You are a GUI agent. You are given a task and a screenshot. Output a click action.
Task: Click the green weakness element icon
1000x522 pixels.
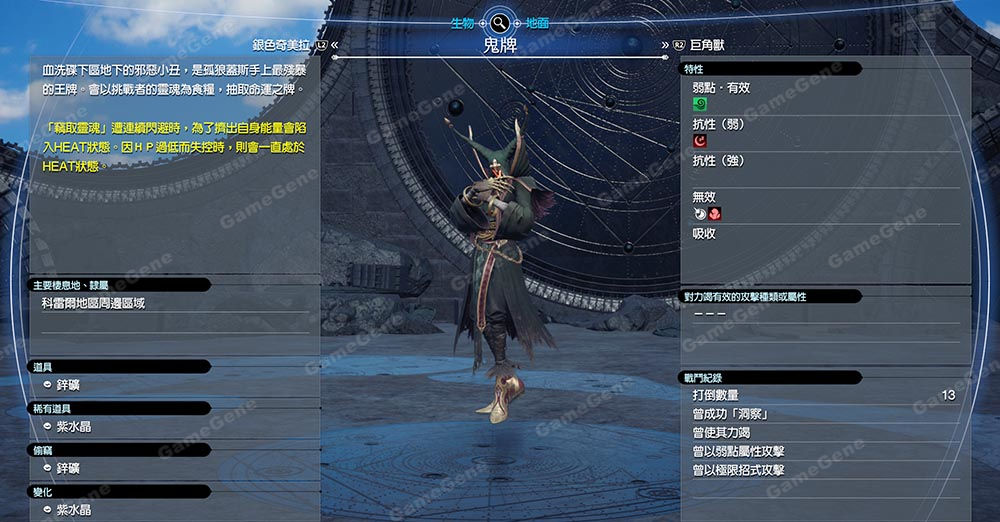[x=700, y=104]
